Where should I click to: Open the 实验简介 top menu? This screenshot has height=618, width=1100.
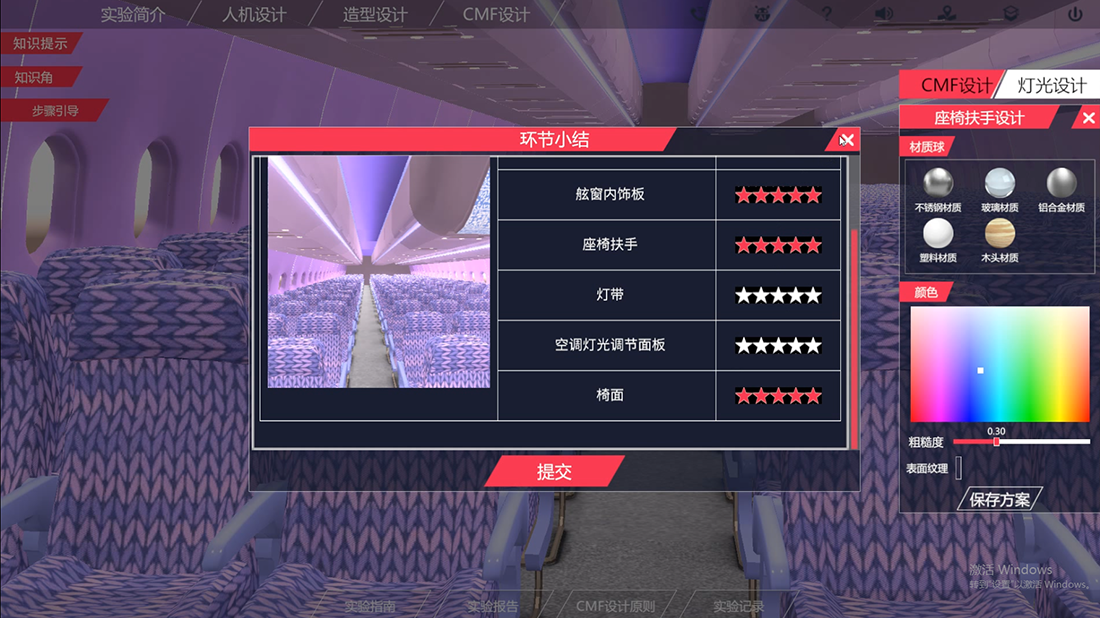(x=133, y=15)
